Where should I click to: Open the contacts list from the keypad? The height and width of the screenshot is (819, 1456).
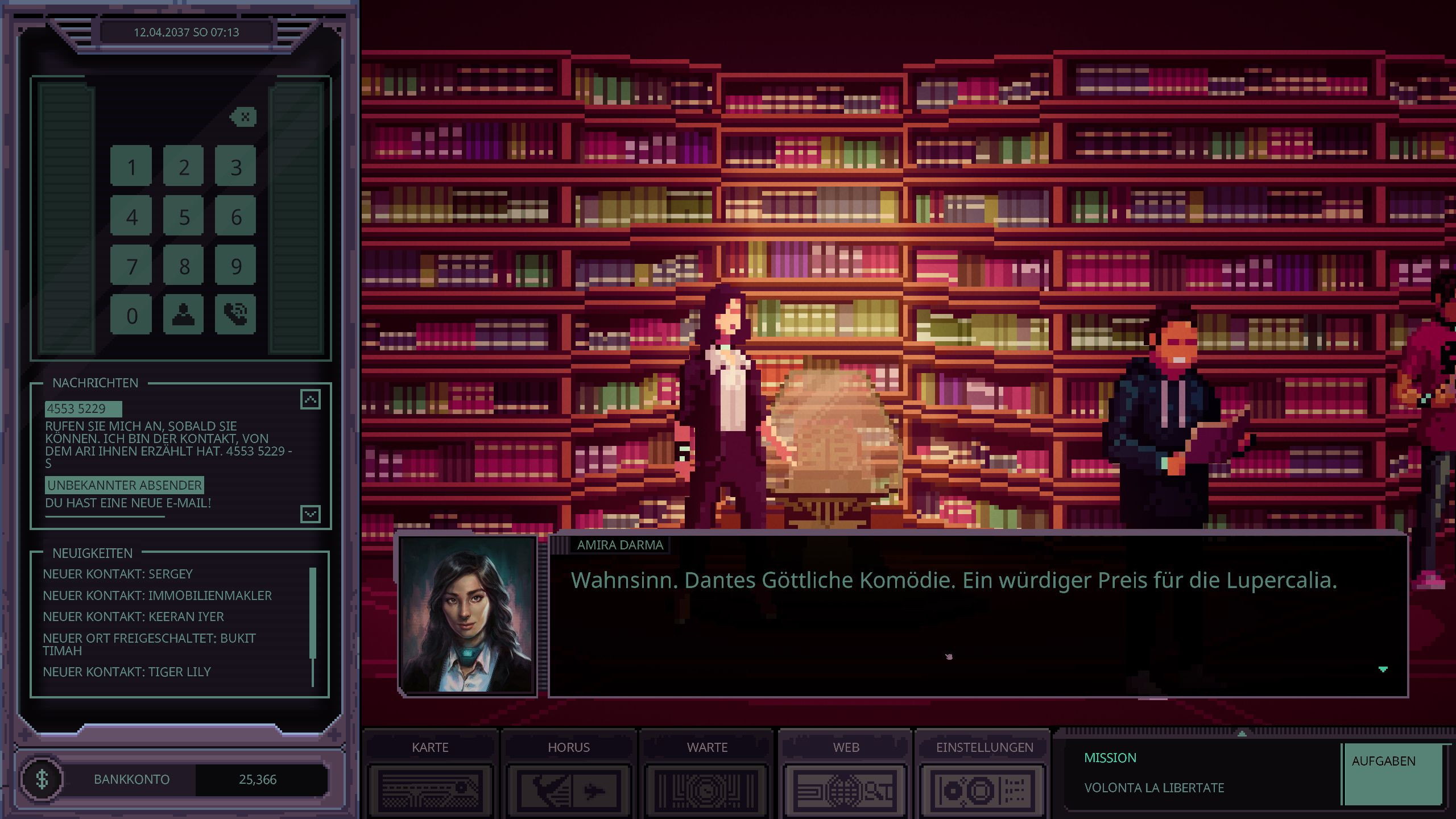183,315
